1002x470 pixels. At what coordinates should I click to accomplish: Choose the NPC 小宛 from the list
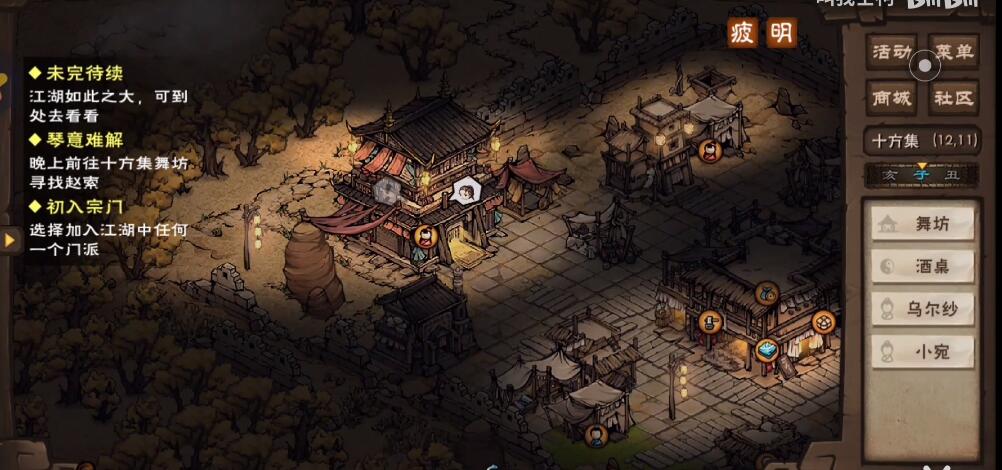pyautogui.click(x=923, y=351)
